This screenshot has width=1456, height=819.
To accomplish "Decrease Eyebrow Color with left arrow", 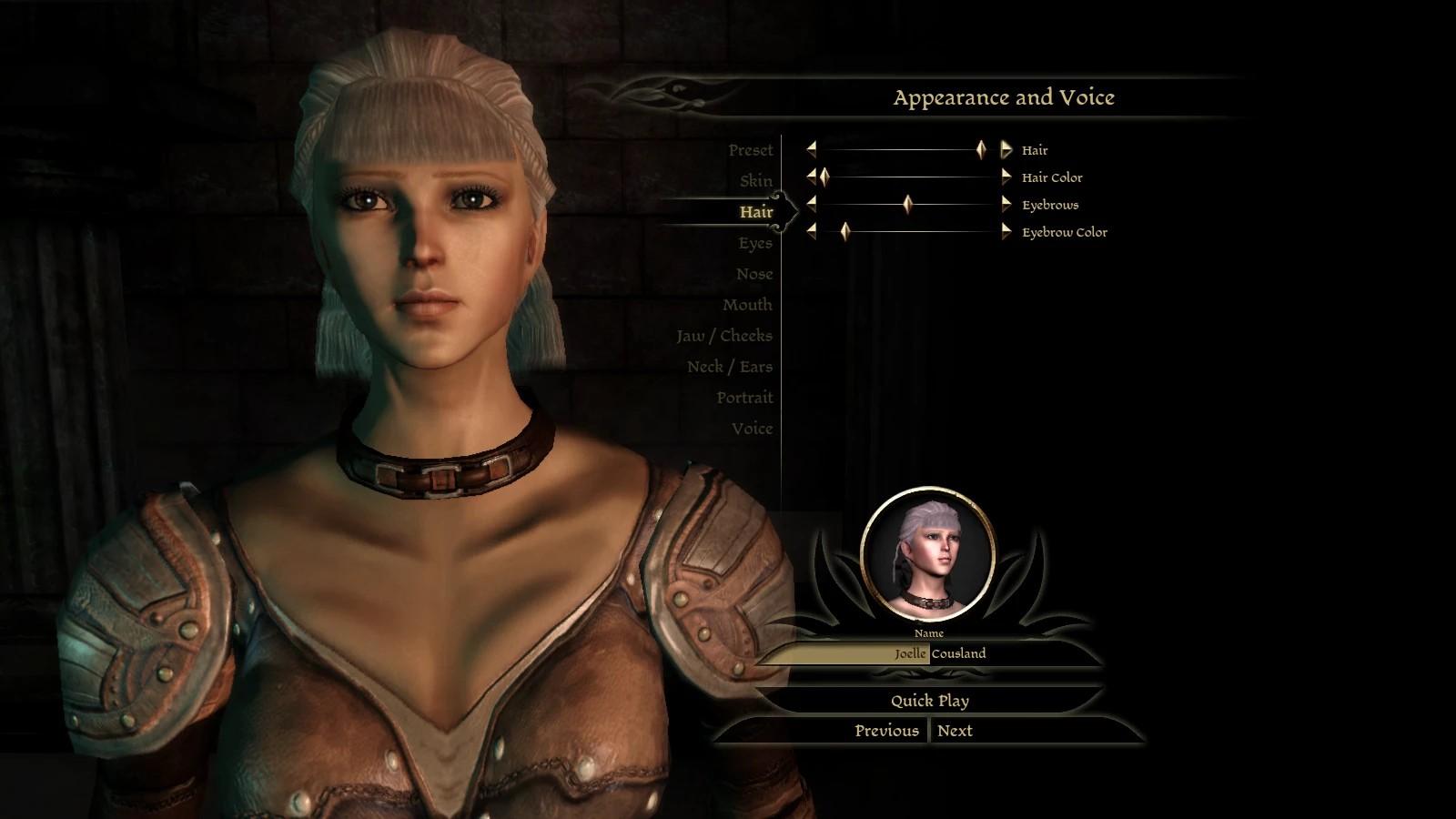I will coord(811,232).
